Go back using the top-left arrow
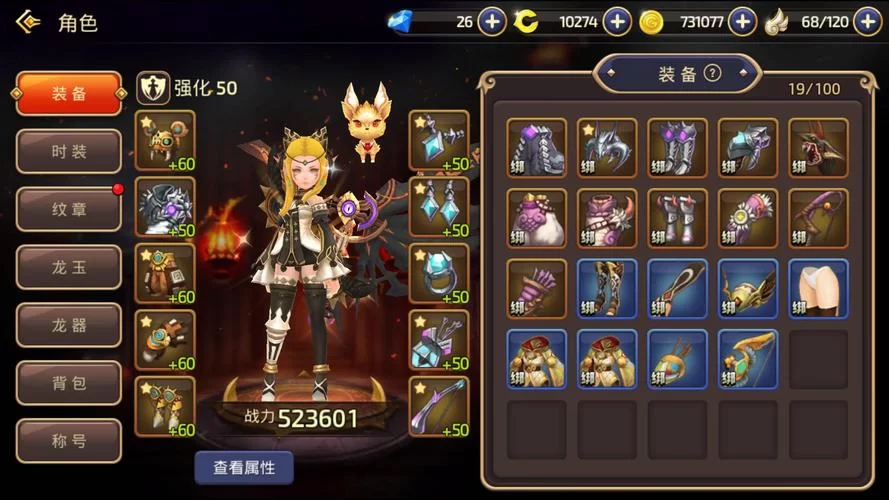Image resolution: width=889 pixels, height=500 pixels. click(x=28, y=21)
